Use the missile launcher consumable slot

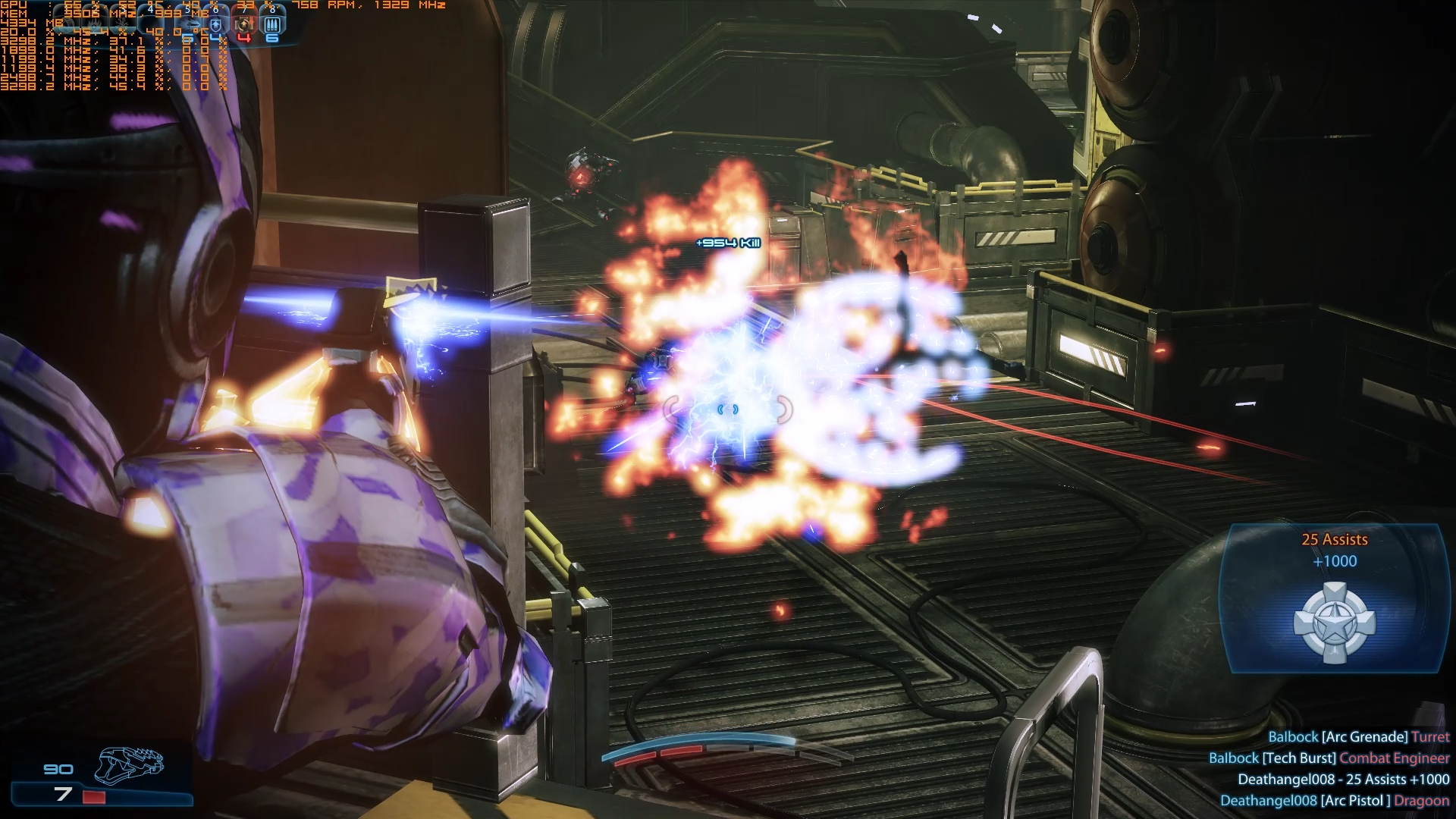pyautogui.click(x=190, y=23)
